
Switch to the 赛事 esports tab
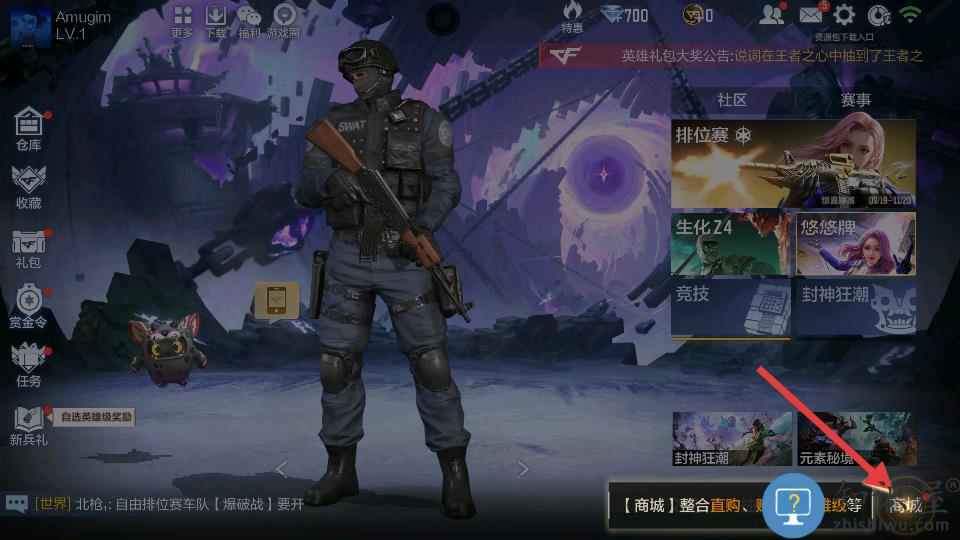(x=855, y=100)
